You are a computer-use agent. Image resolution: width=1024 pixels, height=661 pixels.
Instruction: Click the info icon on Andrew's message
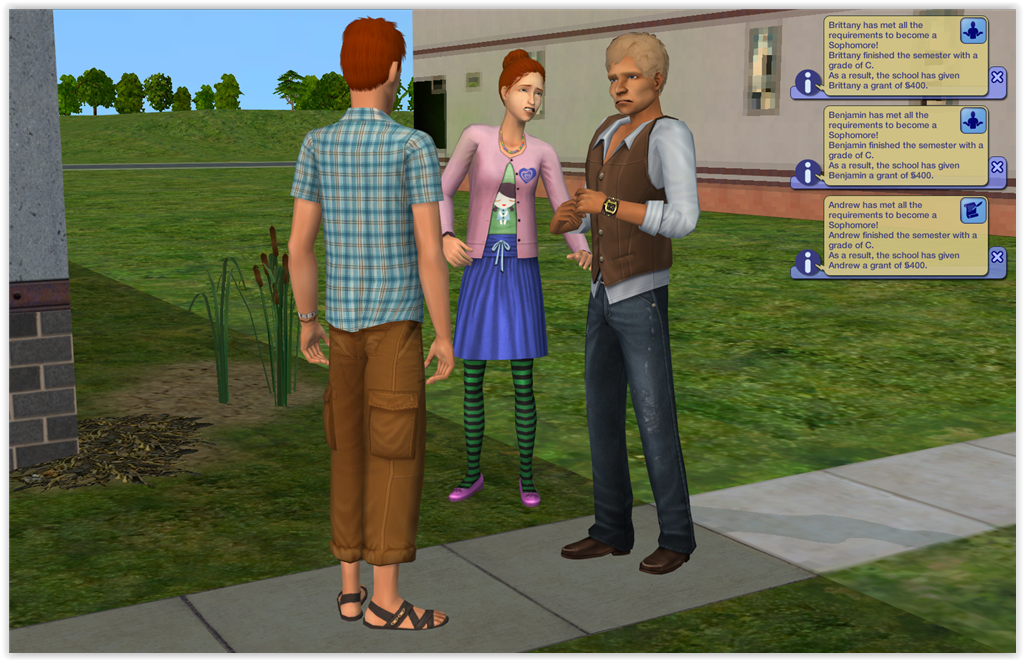pyautogui.click(x=808, y=262)
